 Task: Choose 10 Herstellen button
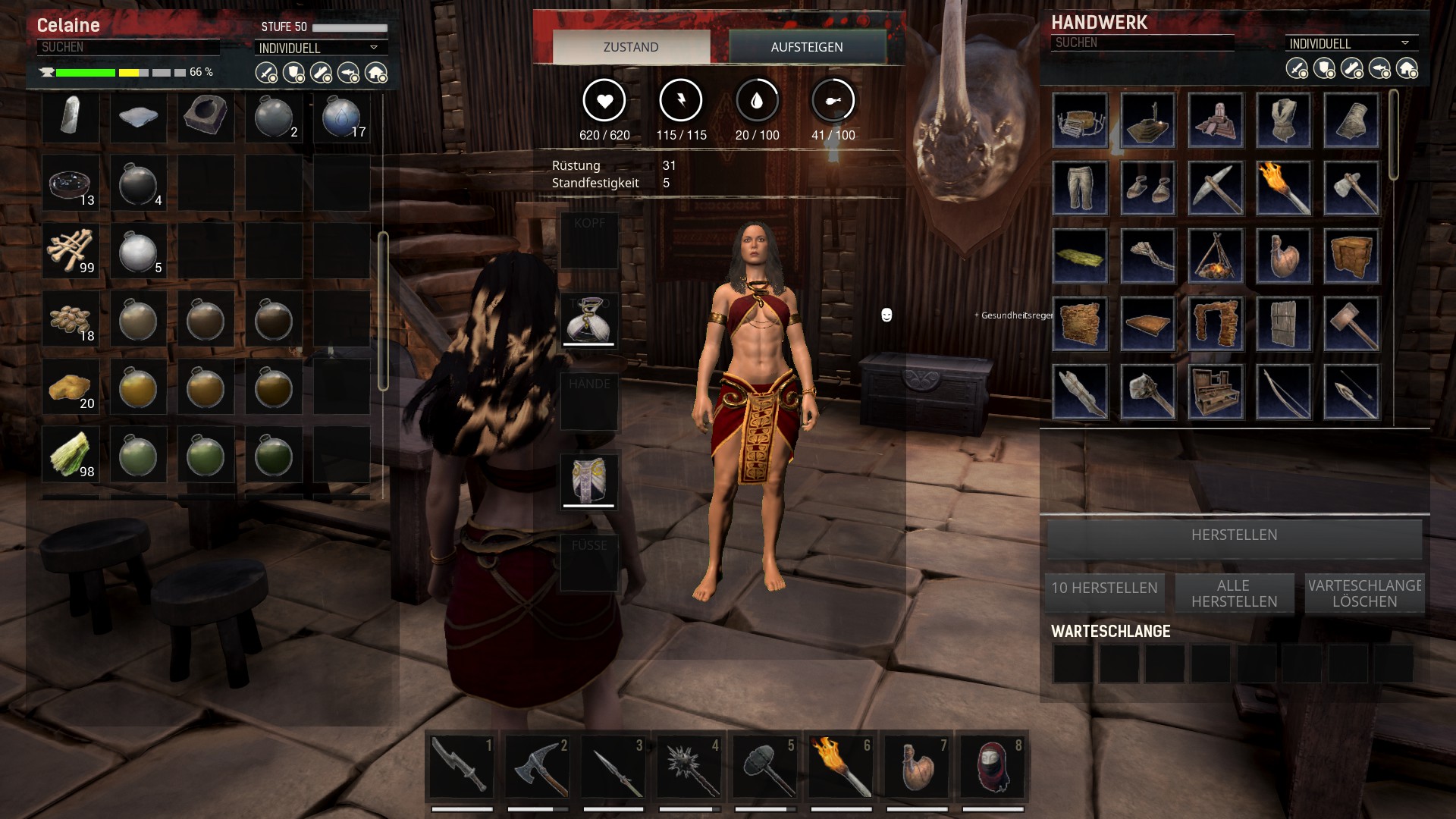pos(1104,588)
